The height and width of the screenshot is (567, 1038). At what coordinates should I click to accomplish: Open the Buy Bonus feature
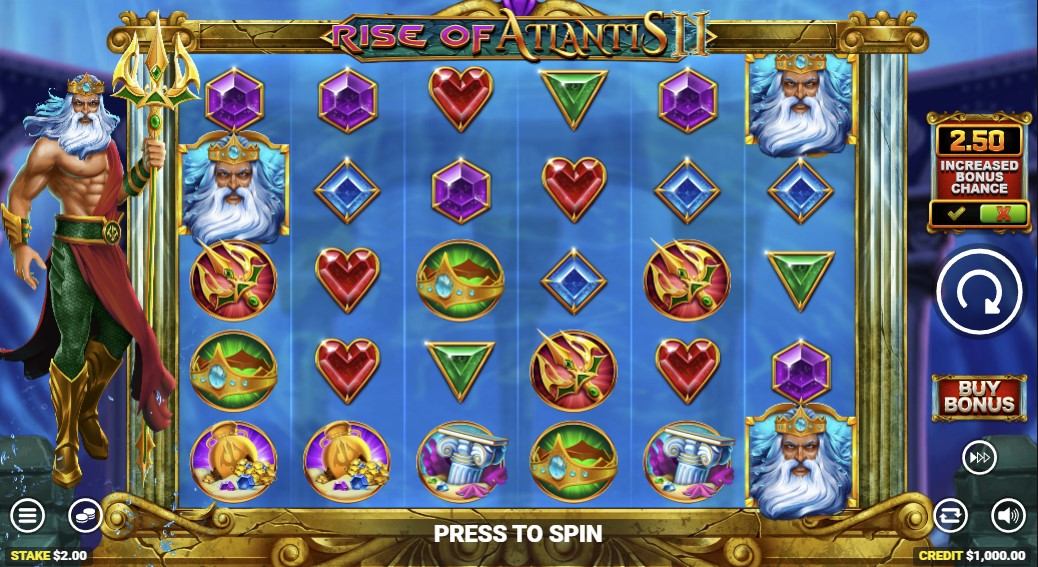(979, 396)
